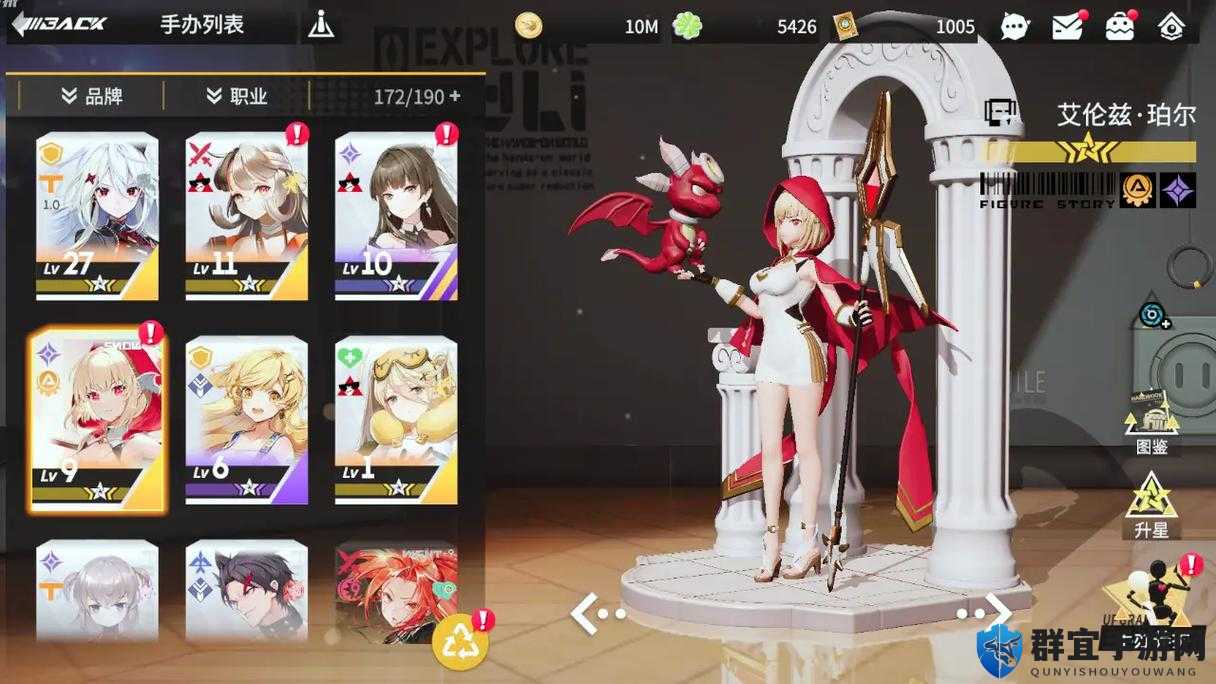Show the previous figure with left arrow
Image resolution: width=1216 pixels, height=684 pixels.
pos(597,612)
